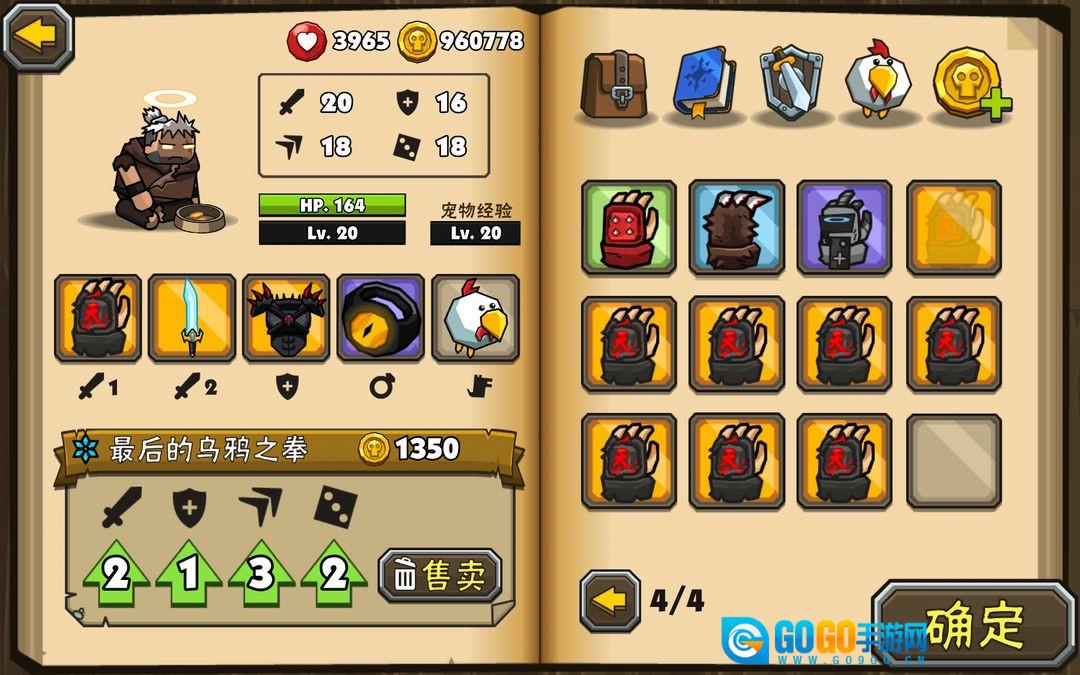The image size is (1080, 675).
Task: Sell the item with the 售卖 button
Action: [x=440, y=576]
